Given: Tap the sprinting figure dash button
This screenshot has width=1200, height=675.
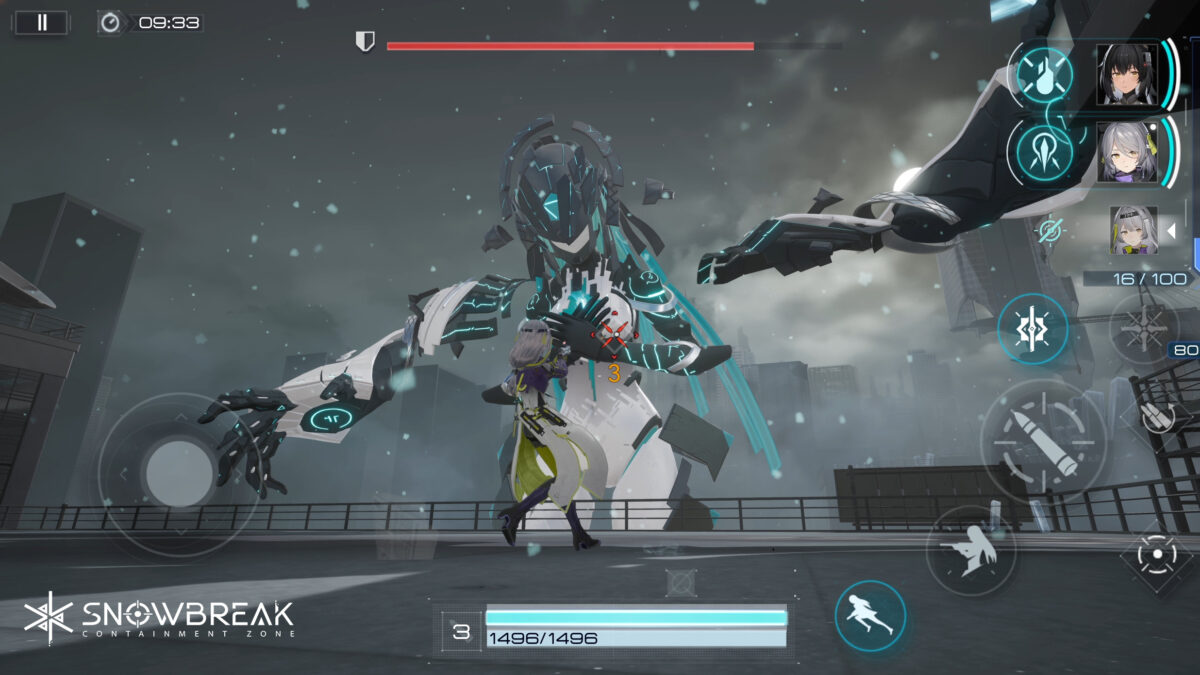Looking at the screenshot, I should pyautogui.click(x=870, y=616).
